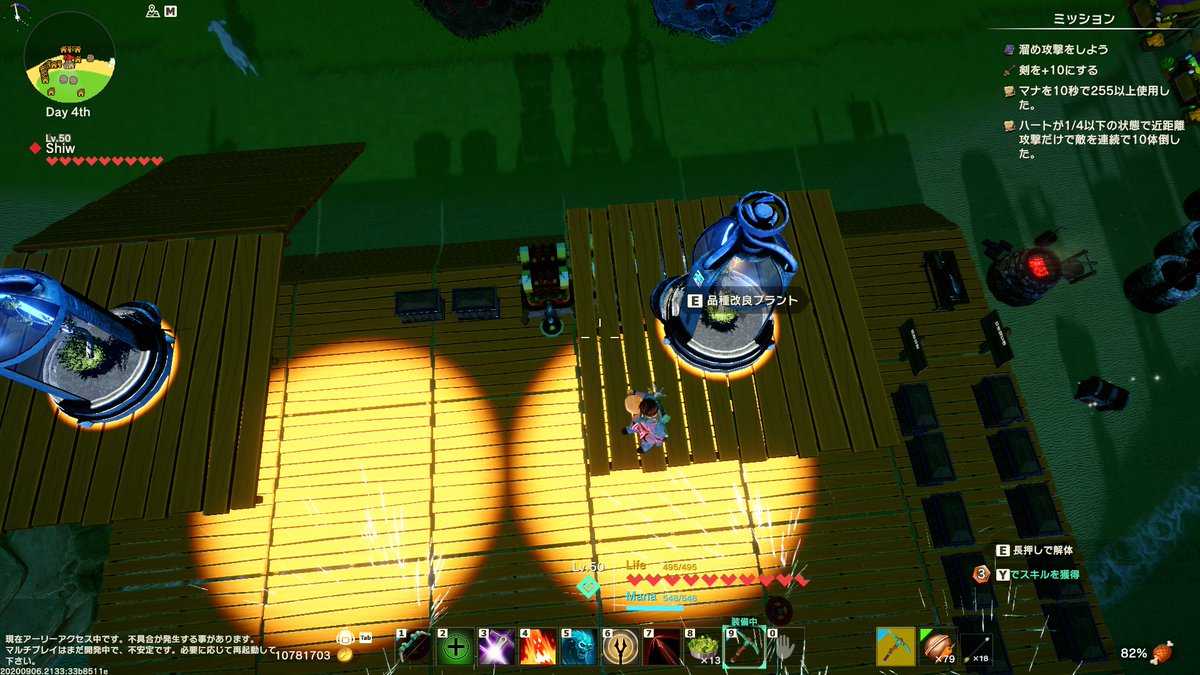Viewport: 1200px width, 675px height.
Task: Select the round shield equipment slot
Action: tap(938, 647)
